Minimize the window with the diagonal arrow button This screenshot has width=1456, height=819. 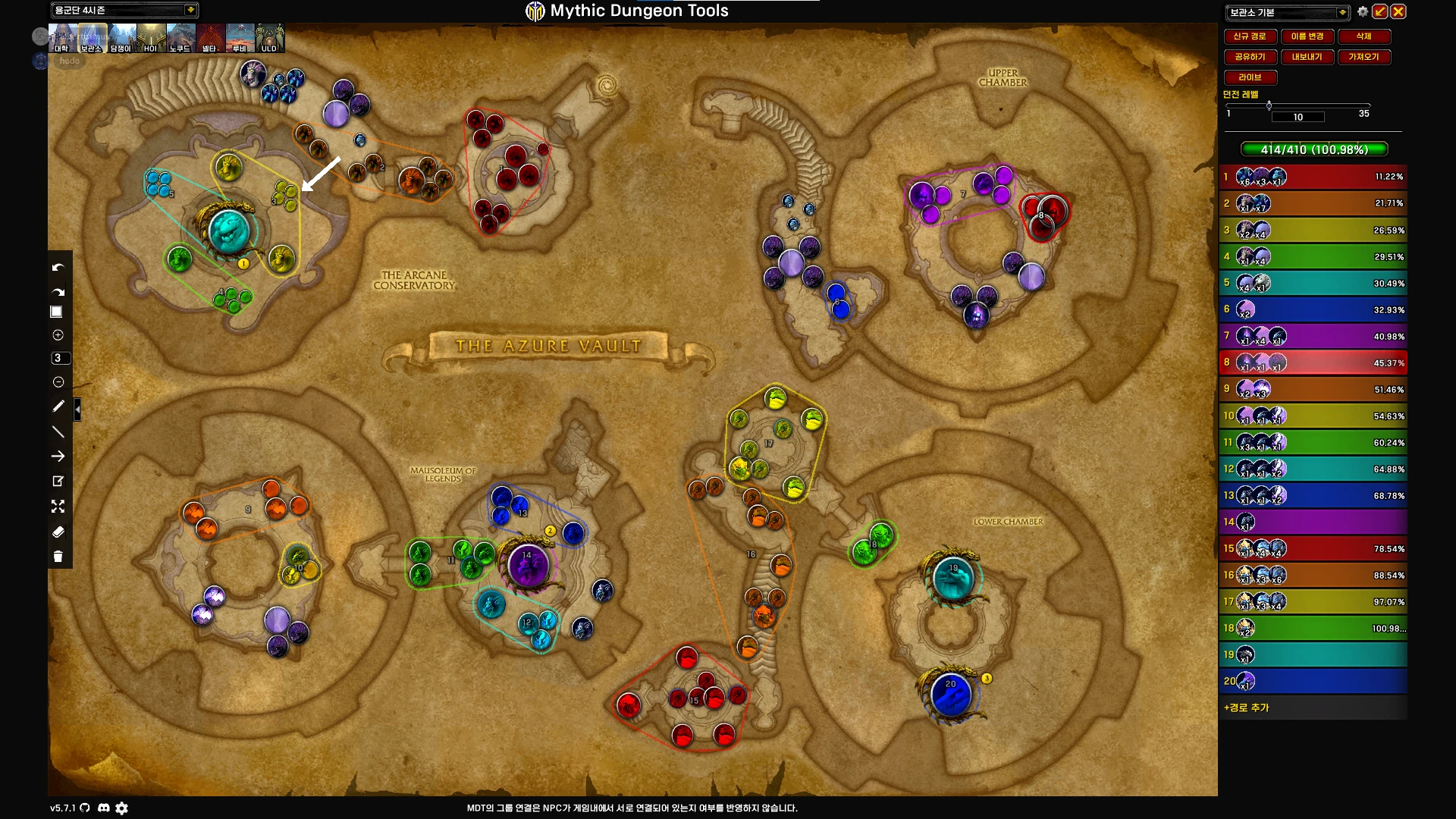click(1380, 11)
